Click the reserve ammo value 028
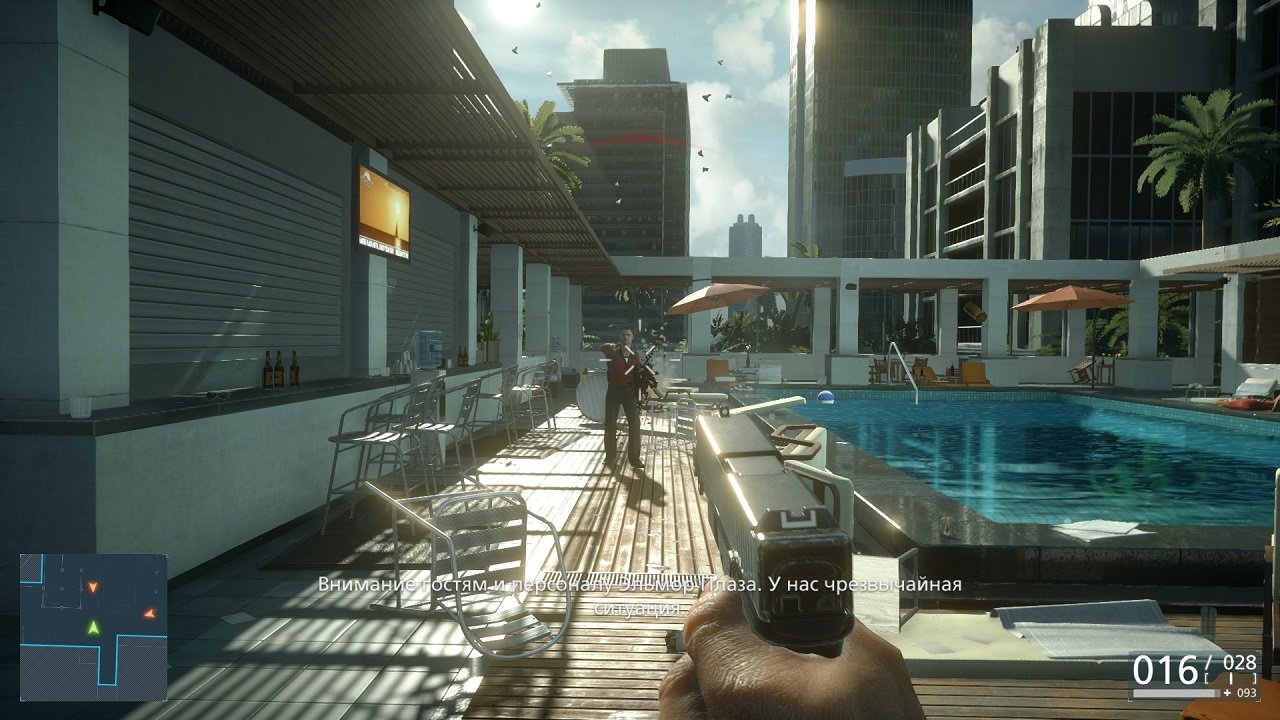Image resolution: width=1280 pixels, height=720 pixels. [1240, 661]
